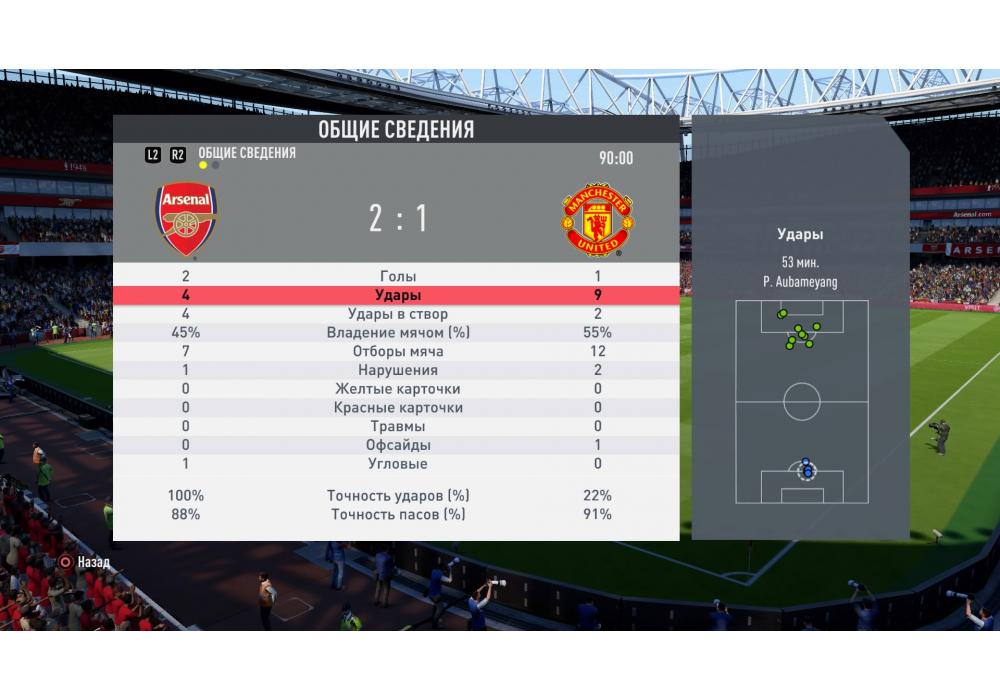Choose the Удары в створ row
This screenshot has width=1000, height=700.
click(398, 314)
